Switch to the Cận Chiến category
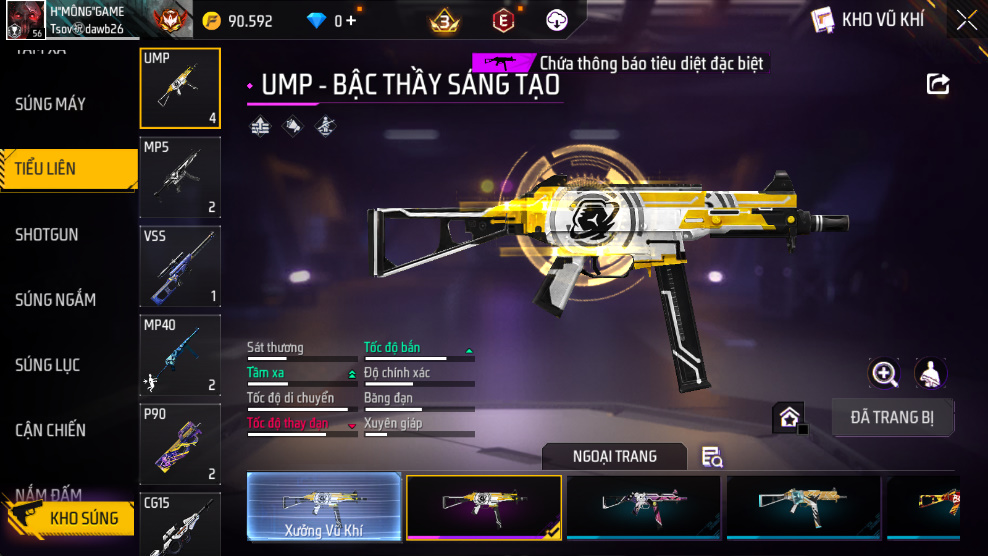Viewport: 988px width, 556px height. pos(50,430)
